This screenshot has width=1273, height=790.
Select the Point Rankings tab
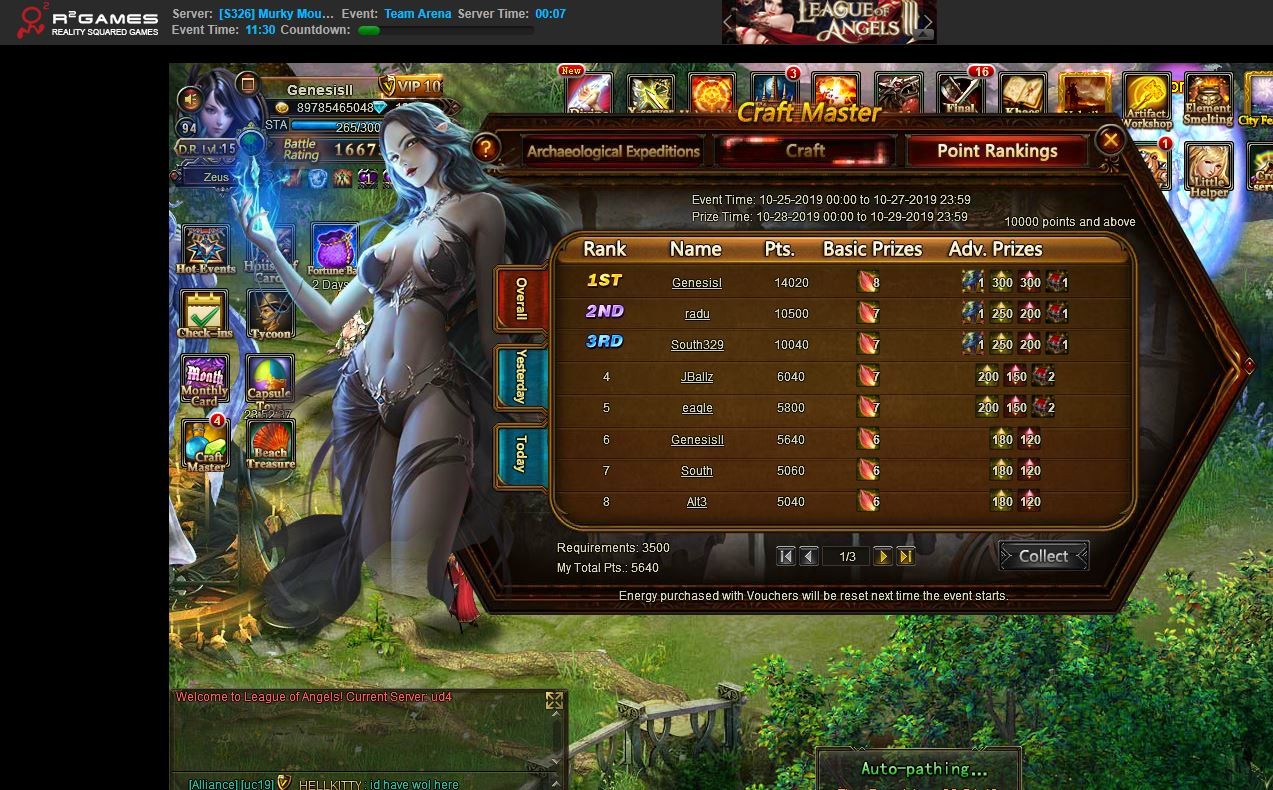pos(996,152)
